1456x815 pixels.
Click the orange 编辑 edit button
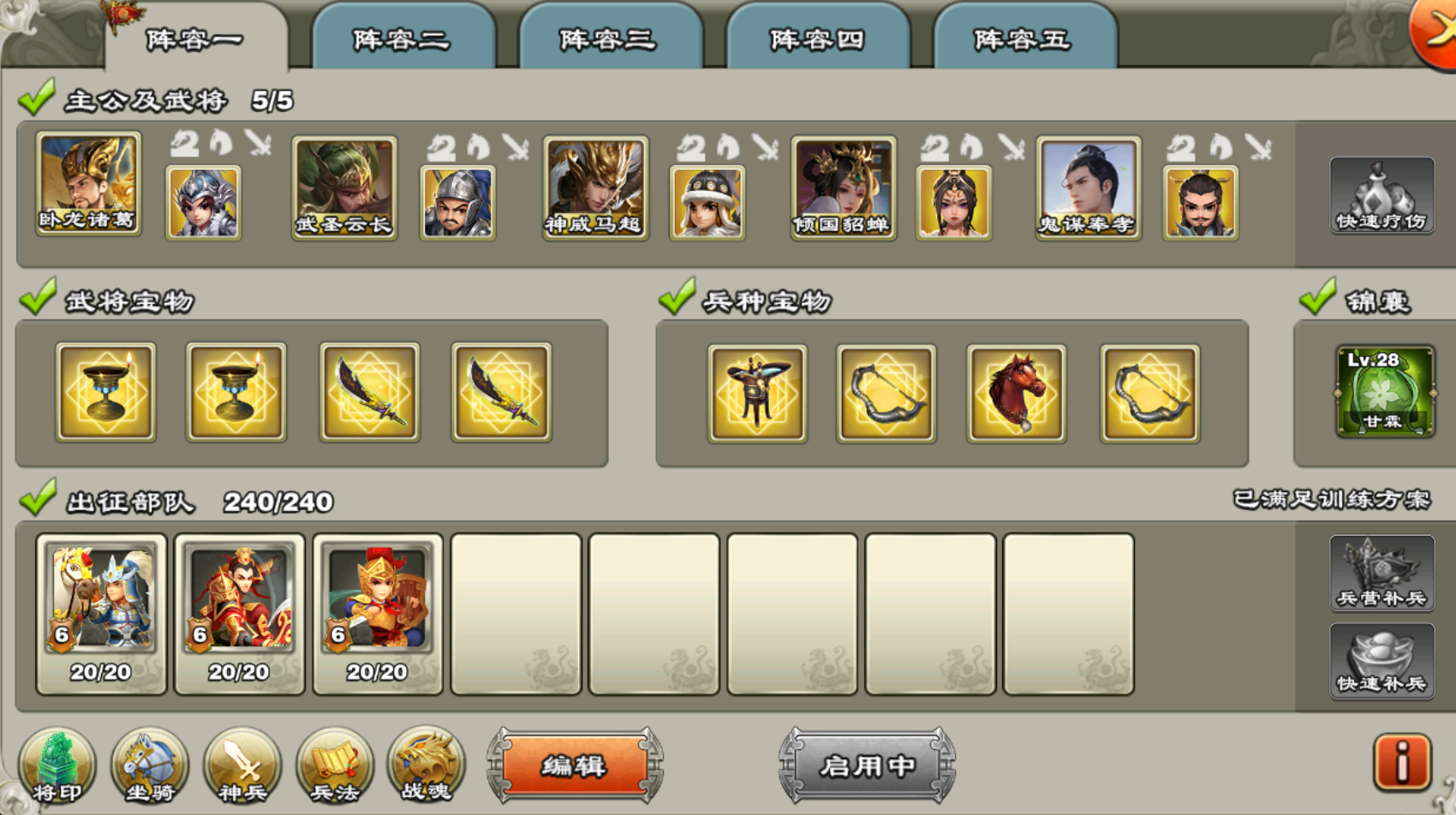tap(575, 764)
